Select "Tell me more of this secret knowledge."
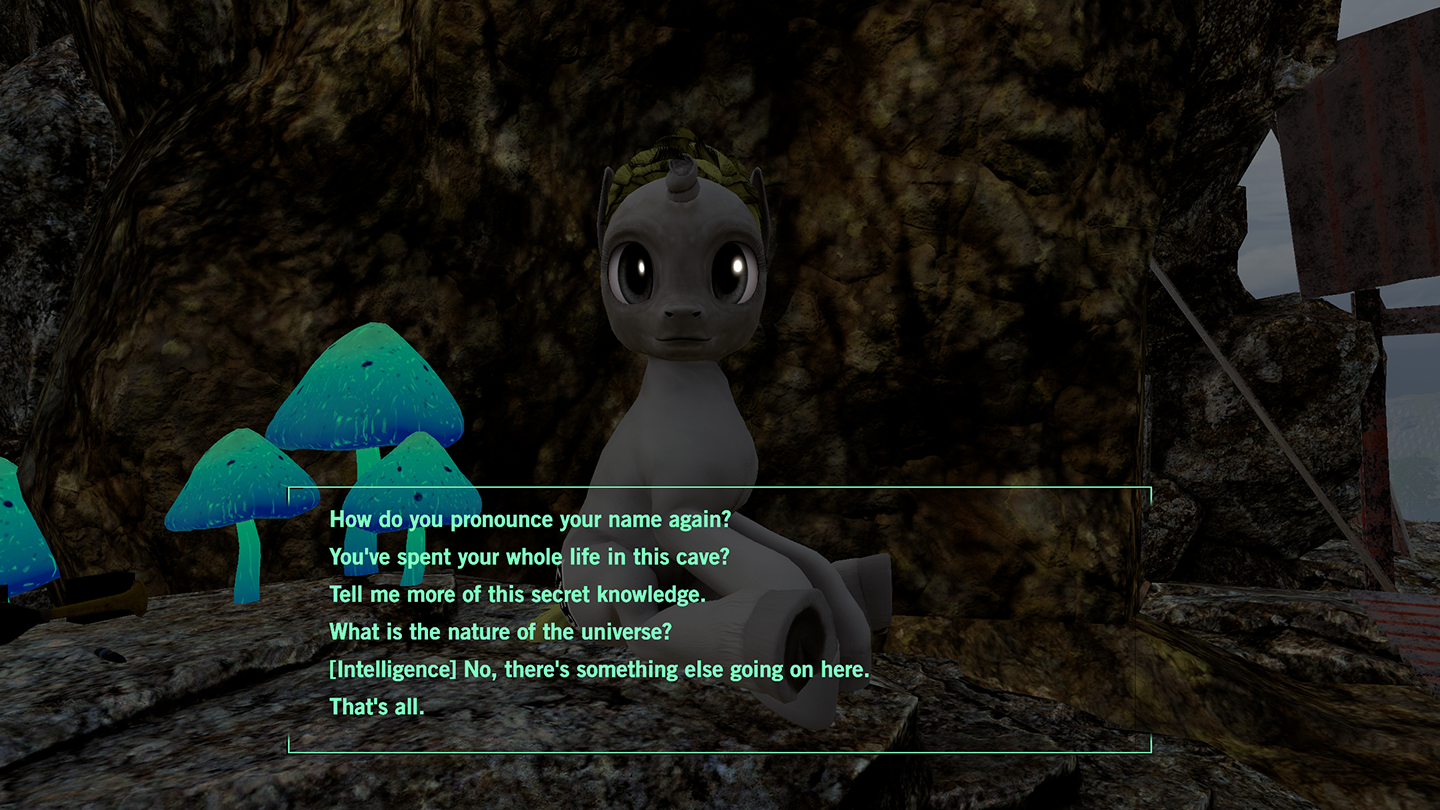Screen dimensions: 1440x810 point(517,595)
